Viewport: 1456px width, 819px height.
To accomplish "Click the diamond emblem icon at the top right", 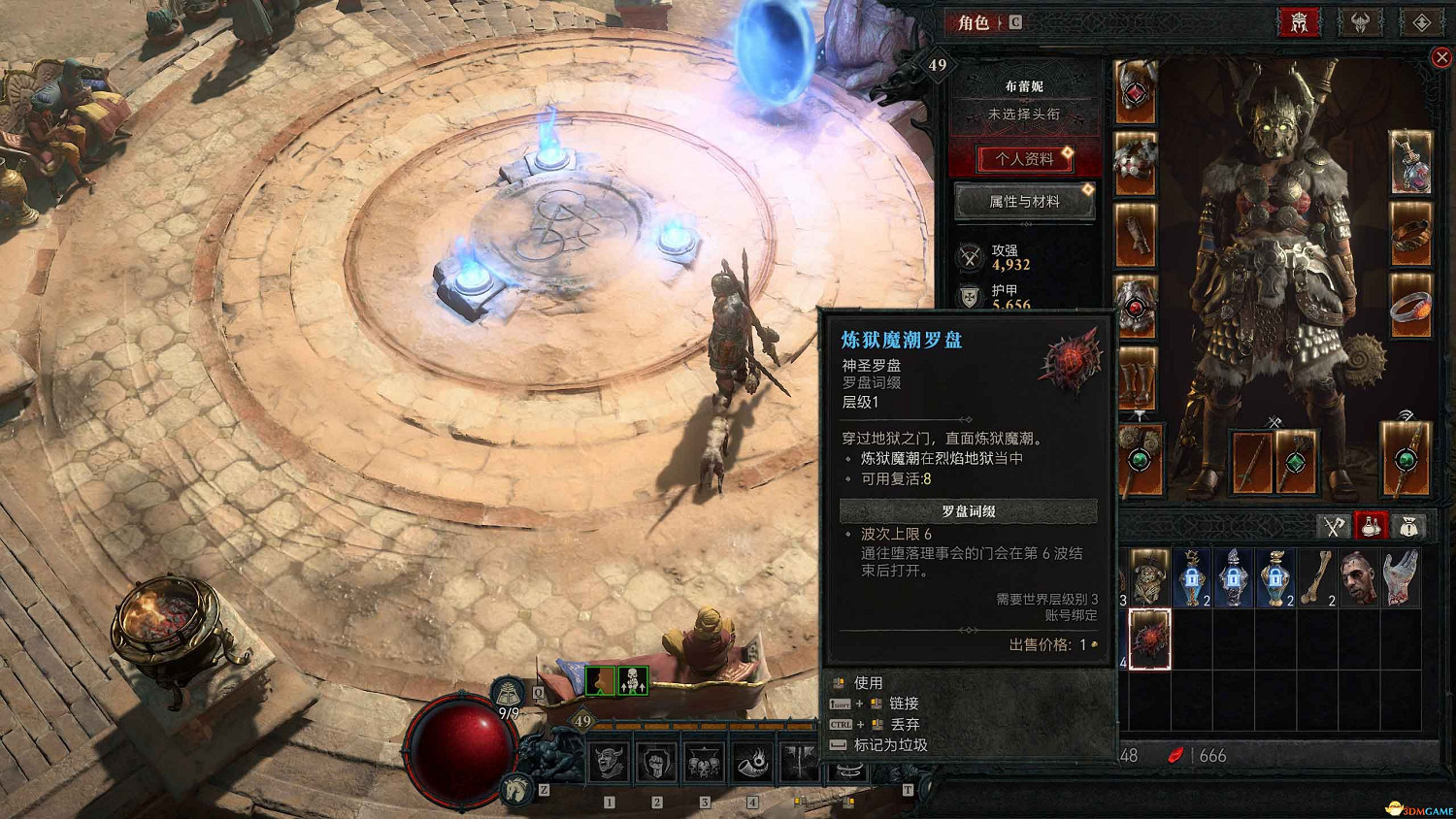I will [1422, 22].
